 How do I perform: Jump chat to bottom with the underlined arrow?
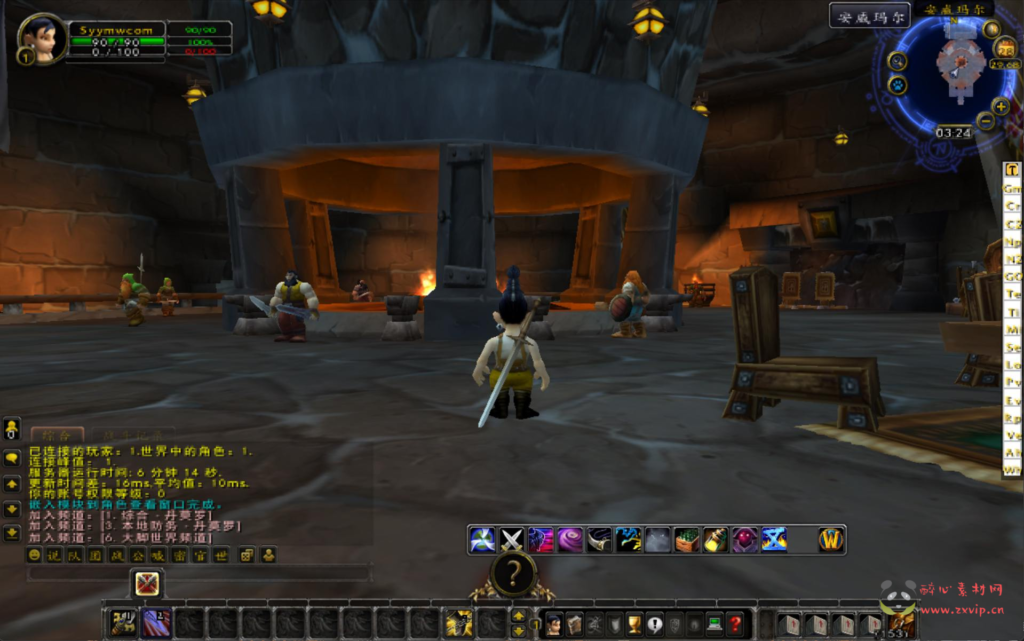tap(12, 533)
